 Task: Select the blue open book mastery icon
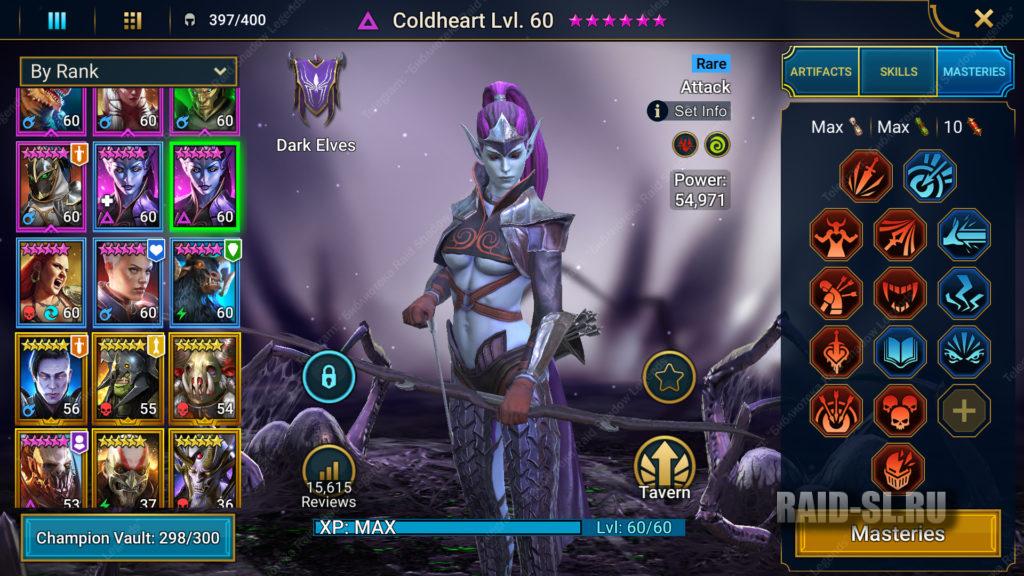coord(900,351)
